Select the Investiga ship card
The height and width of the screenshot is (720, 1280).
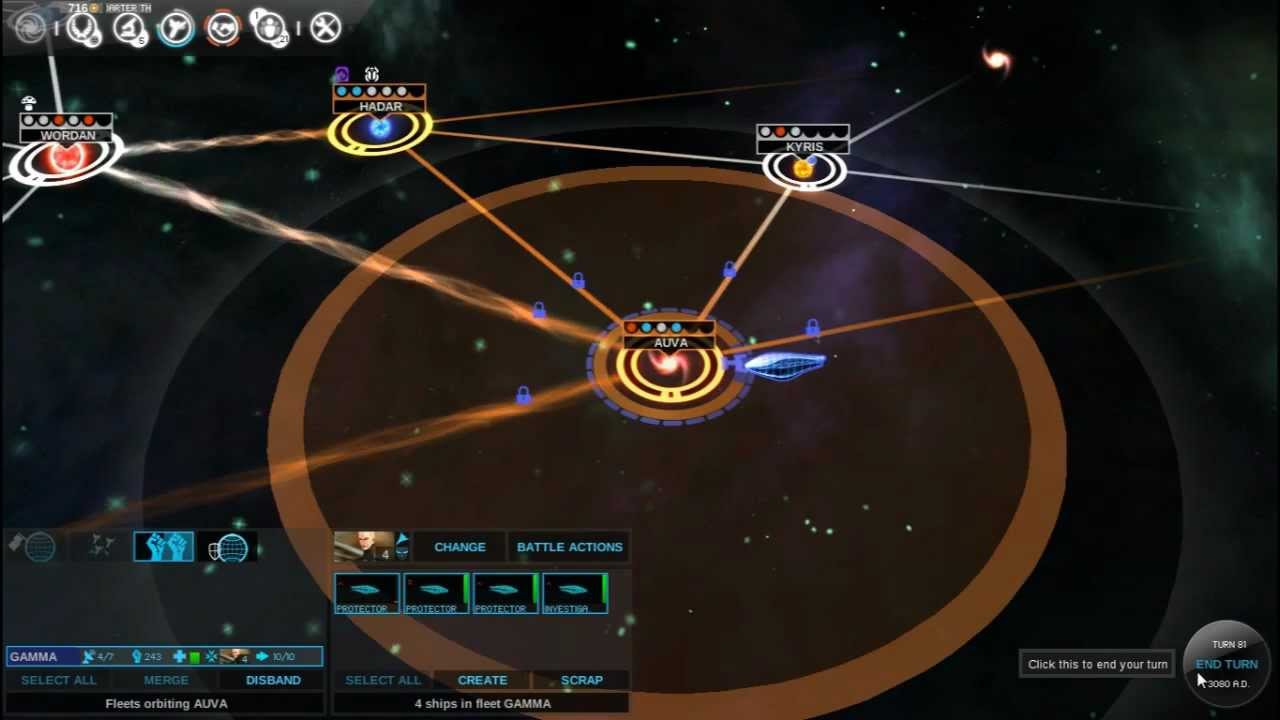click(575, 593)
